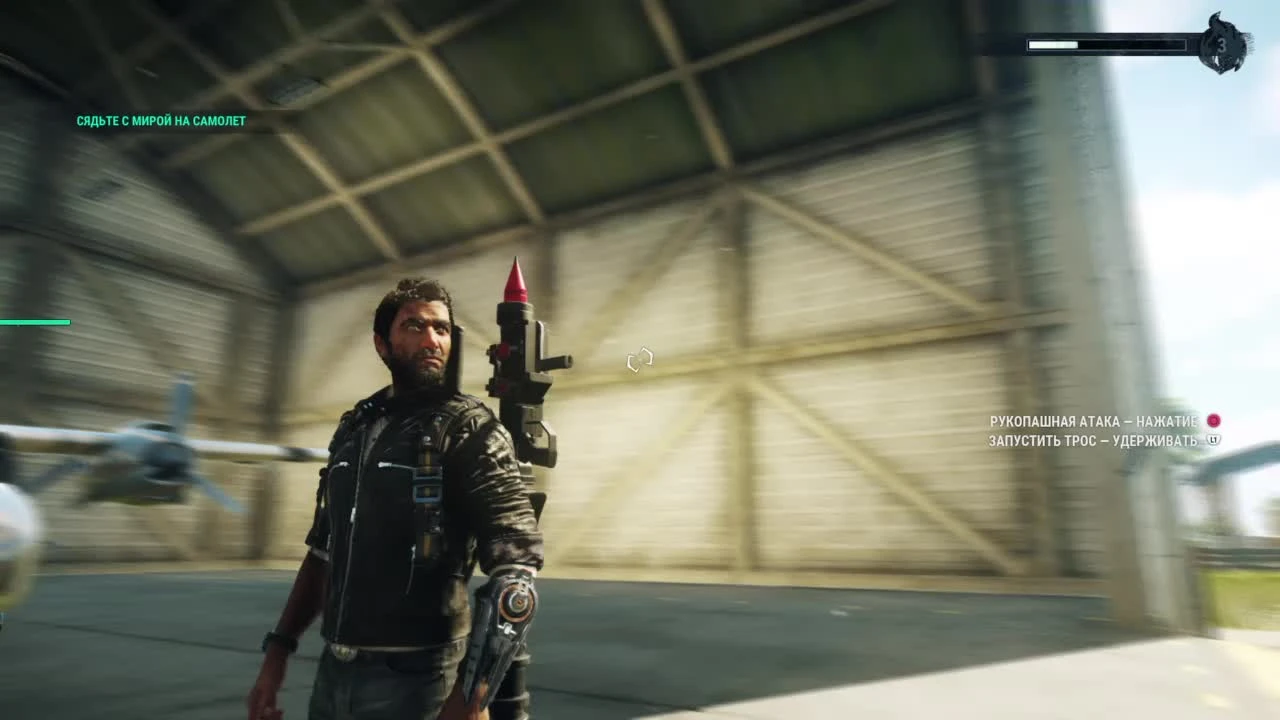Open the objective СЯДЬТЕ С МИРОЙ НА САМОЛЕТ

click(x=162, y=120)
